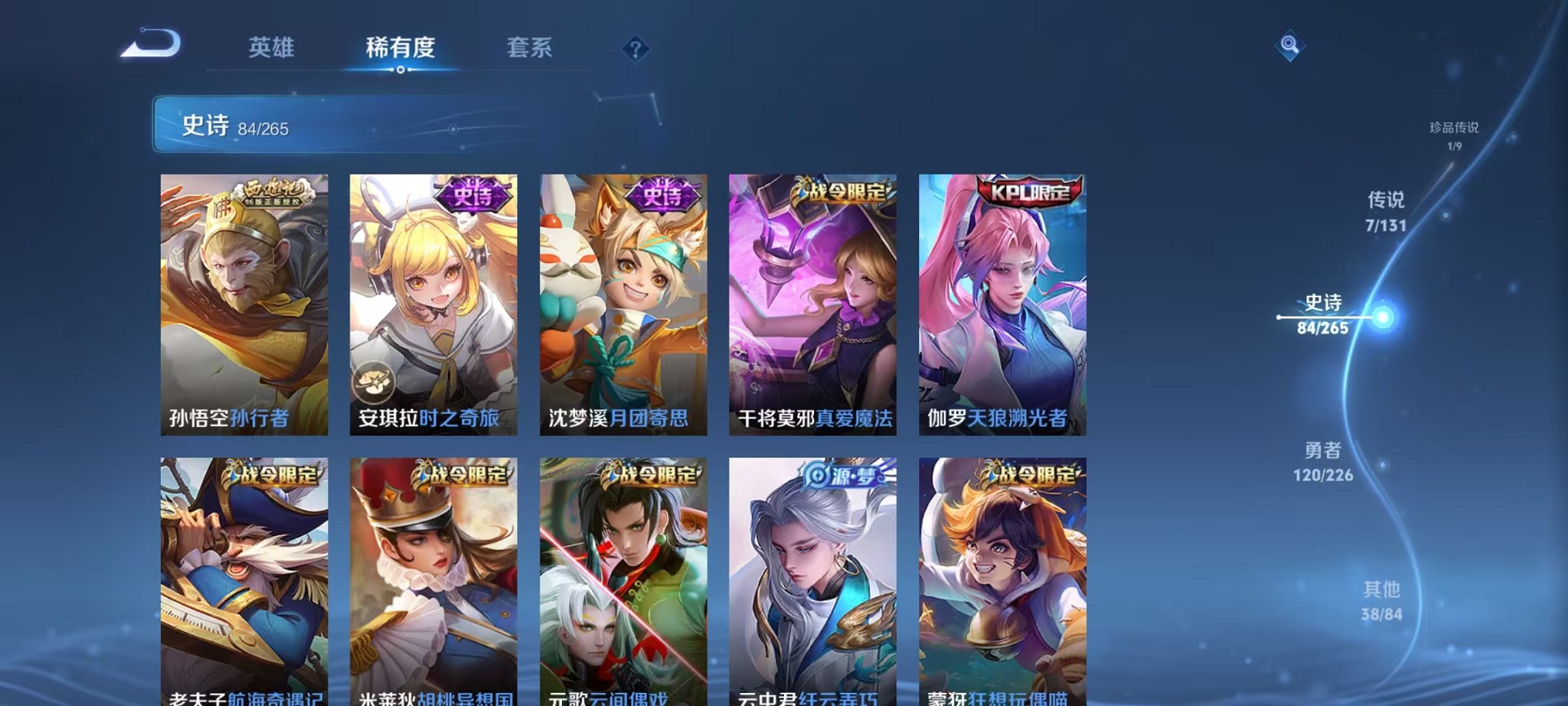Switch to the 英雄 tab

tap(273, 48)
